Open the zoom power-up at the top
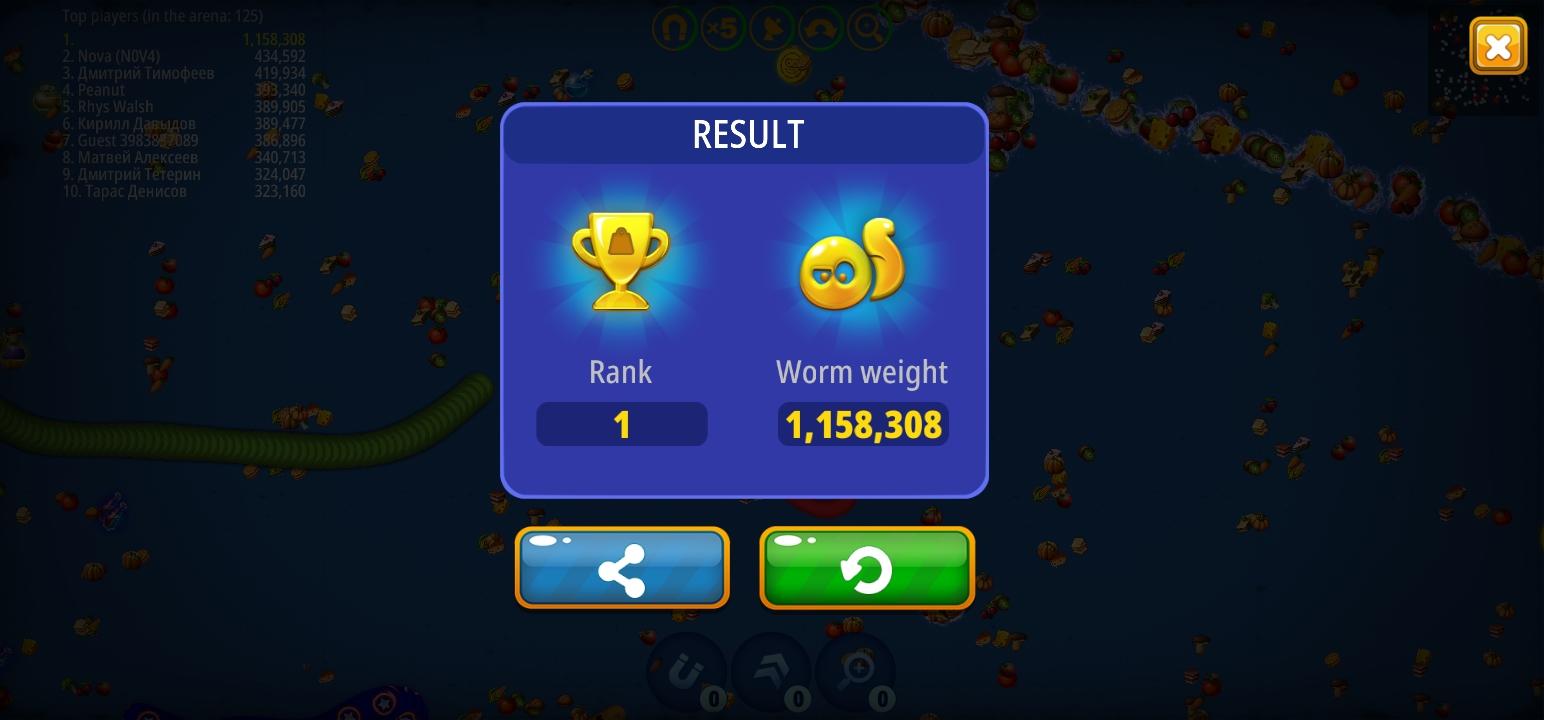Viewport: 1544px width, 720px height. point(867,28)
